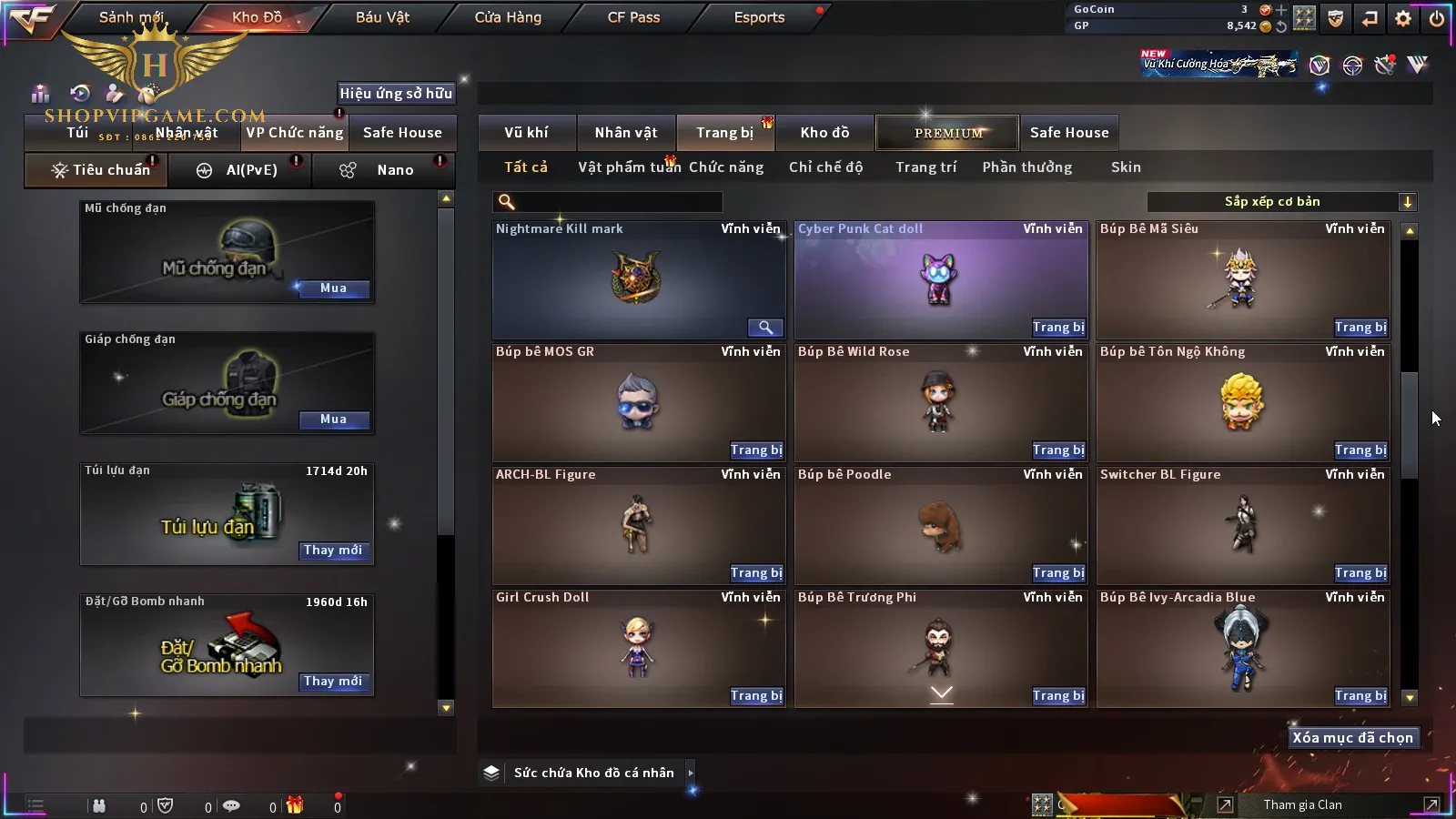Open the Esports menu
This screenshot has height=819, width=1456.
coord(759,17)
